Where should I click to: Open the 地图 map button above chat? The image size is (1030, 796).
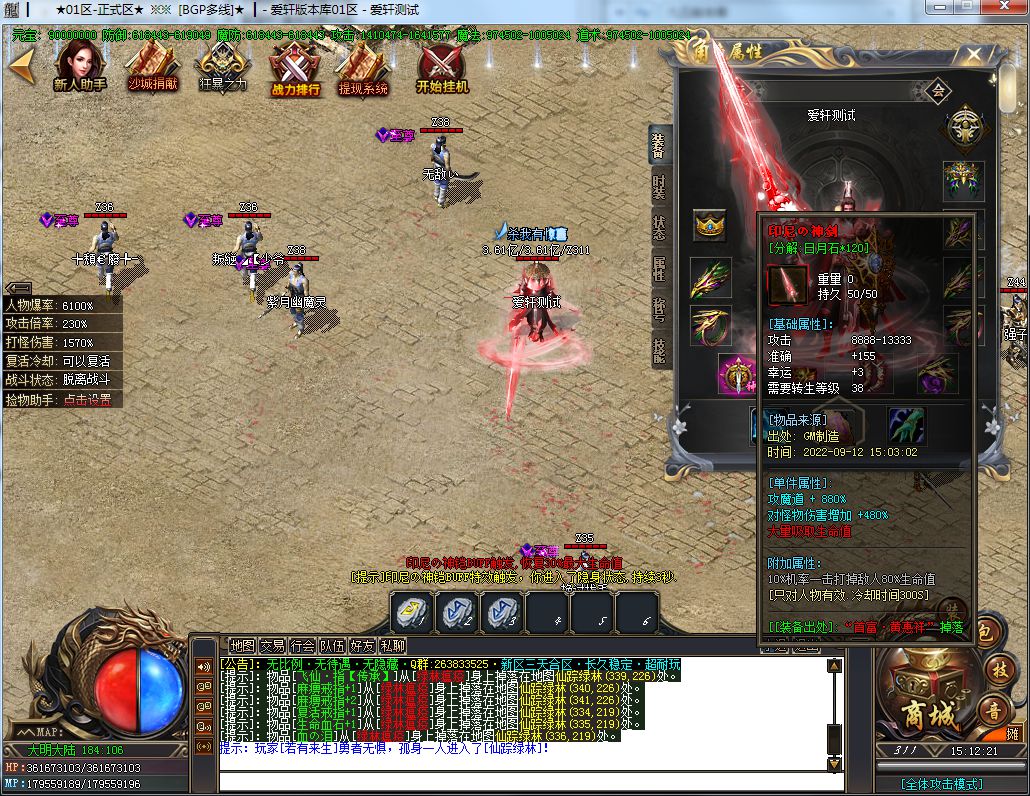click(x=242, y=646)
